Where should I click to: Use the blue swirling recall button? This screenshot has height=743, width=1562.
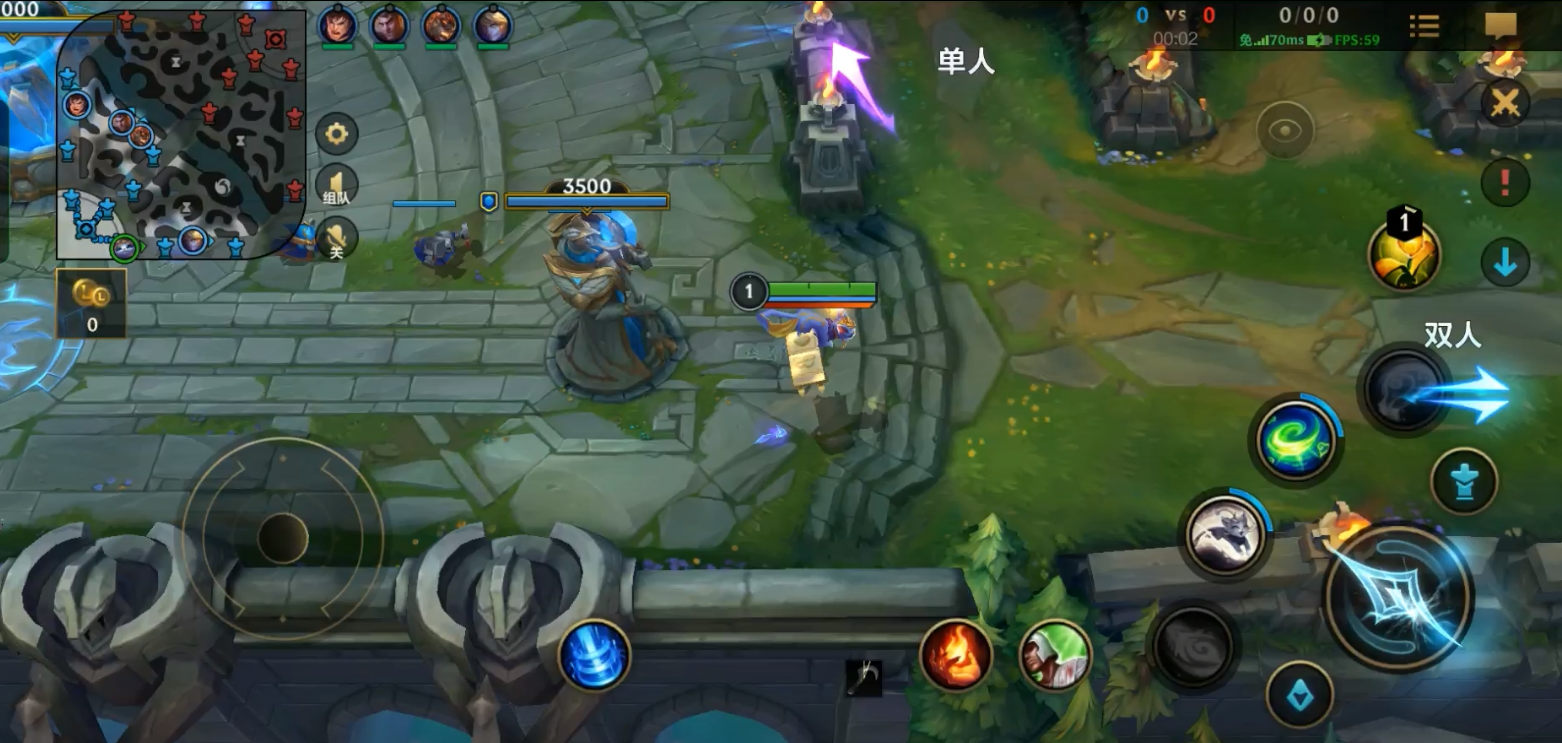point(594,655)
